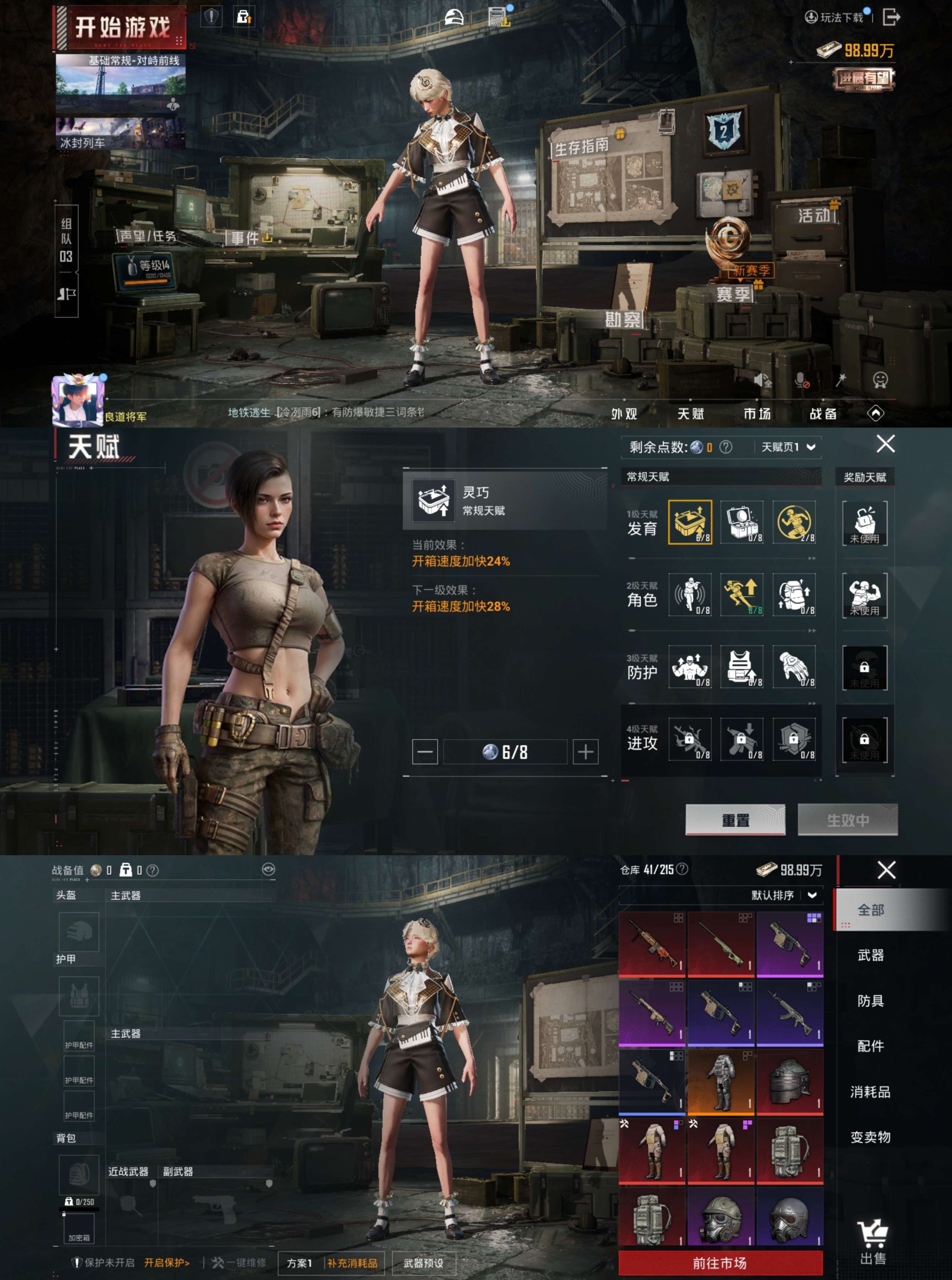Click the exit icon at top right
952x1280 pixels.
[890, 17]
